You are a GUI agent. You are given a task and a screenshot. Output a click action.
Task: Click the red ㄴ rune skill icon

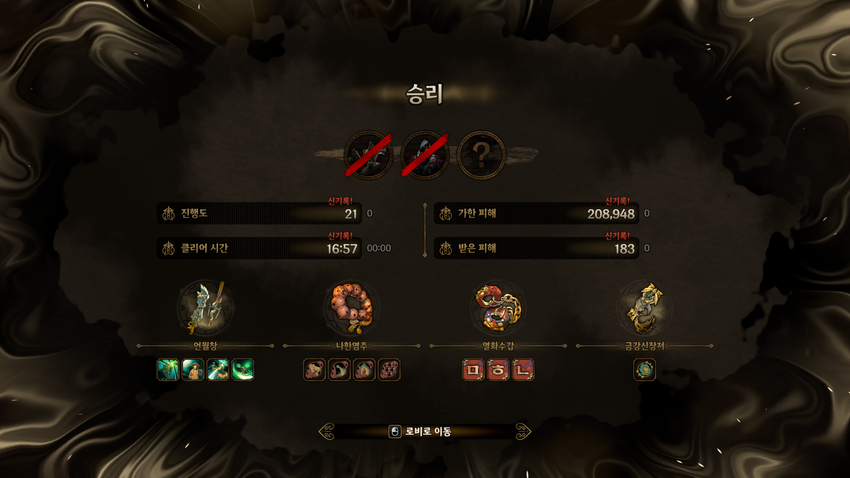522,370
